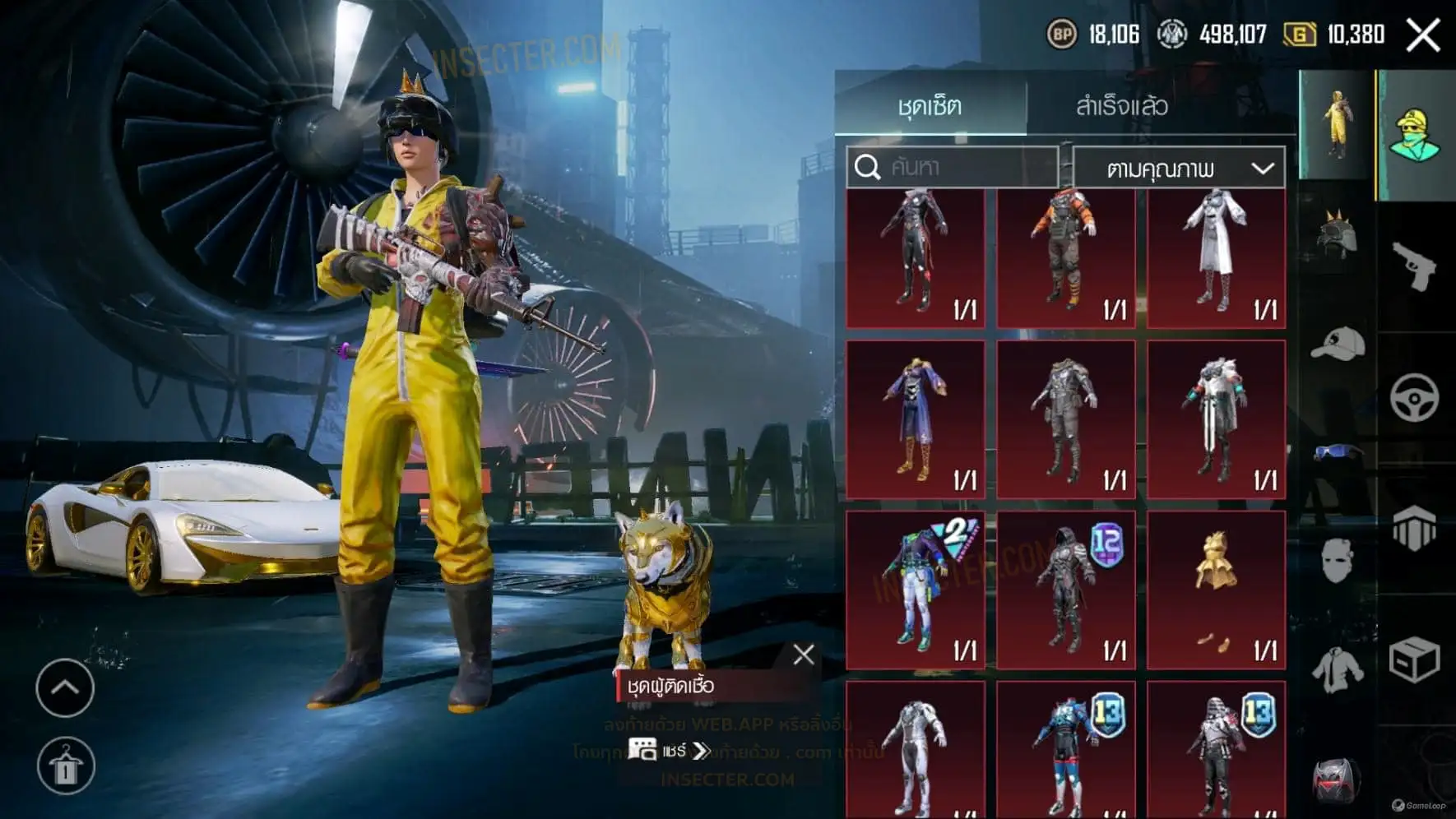Dismiss the ชุดผู้ติดเชื้อ outfit label
The image size is (1456, 819).
(x=804, y=655)
